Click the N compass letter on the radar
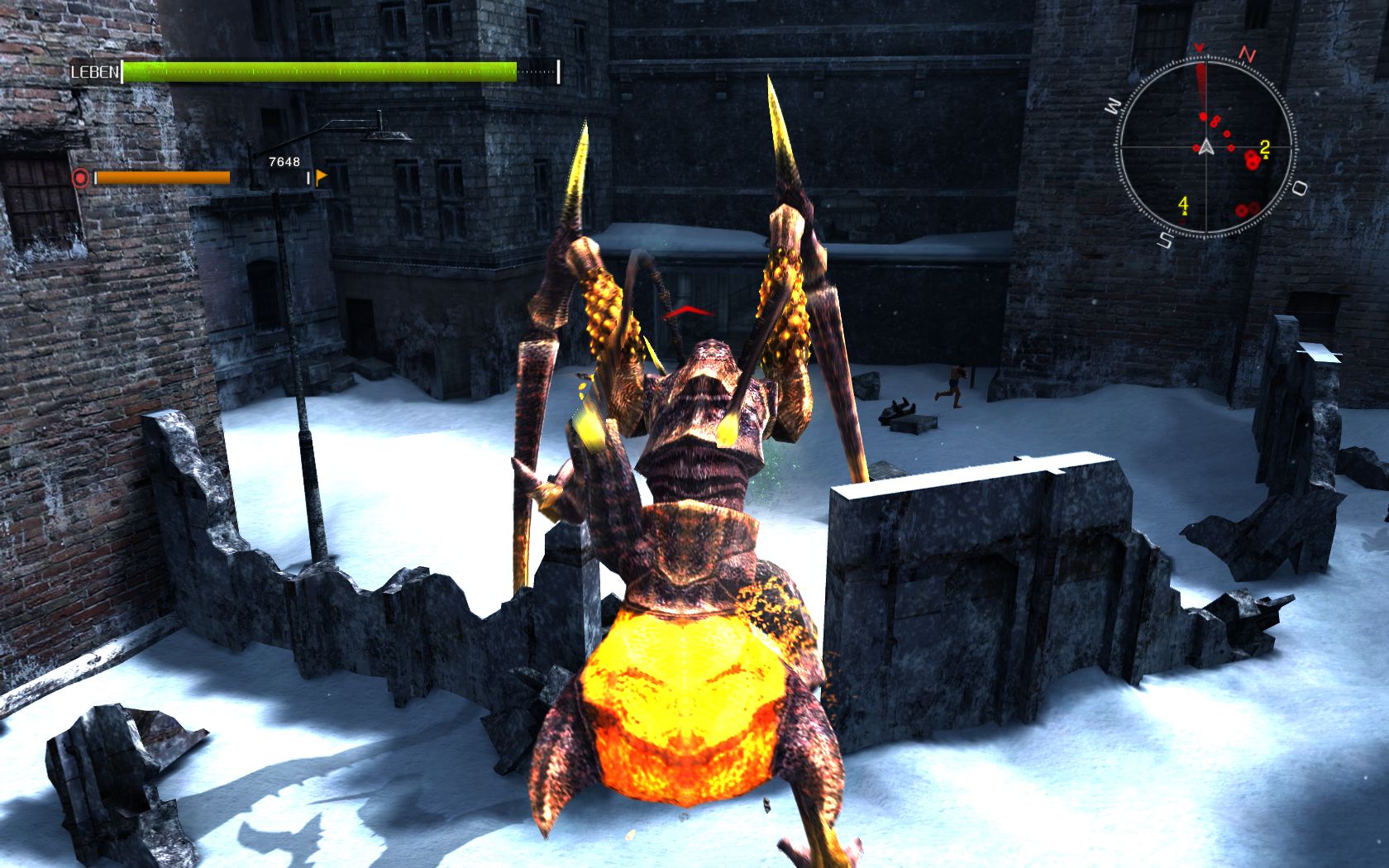 1247,53
